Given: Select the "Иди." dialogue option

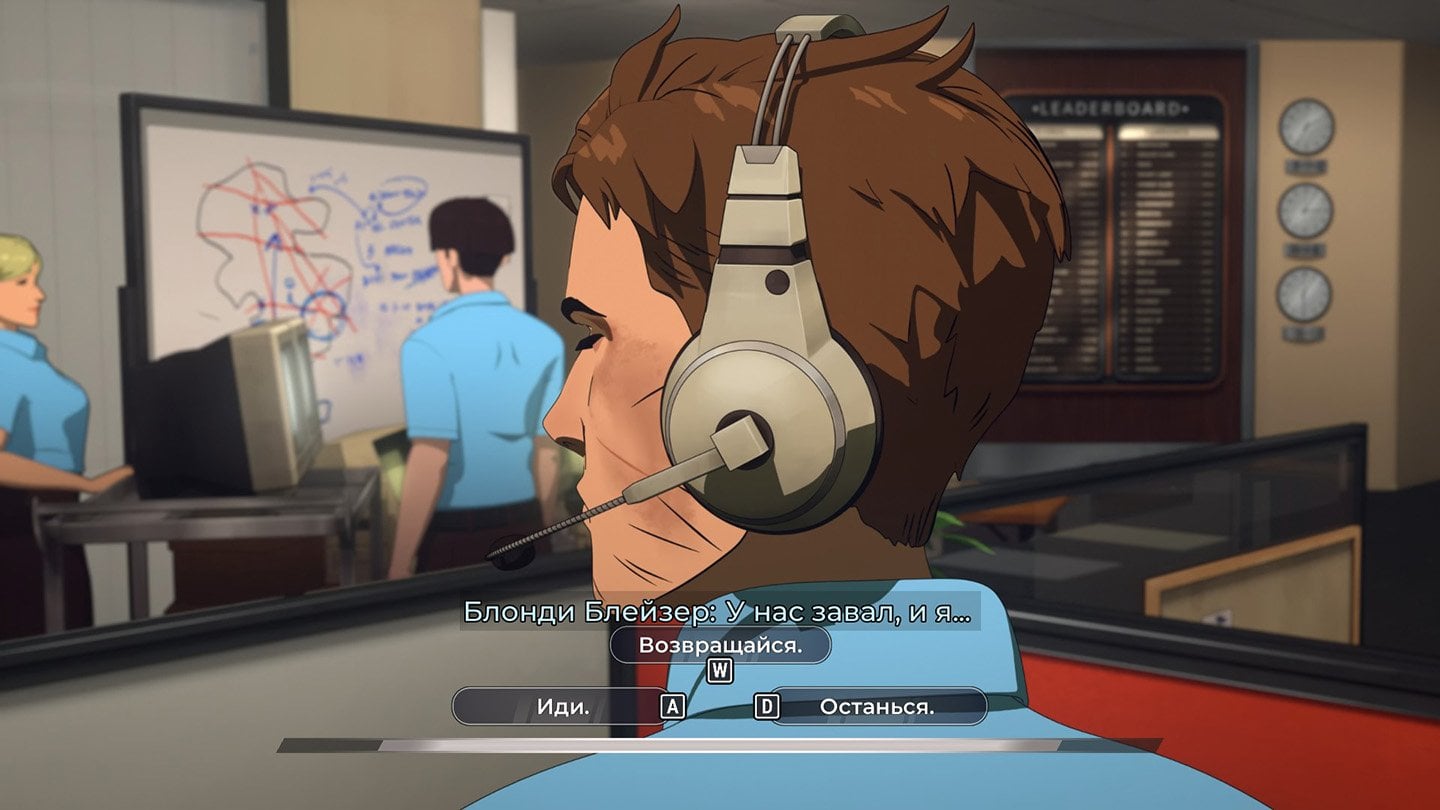Looking at the screenshot, I should point(563,706).
